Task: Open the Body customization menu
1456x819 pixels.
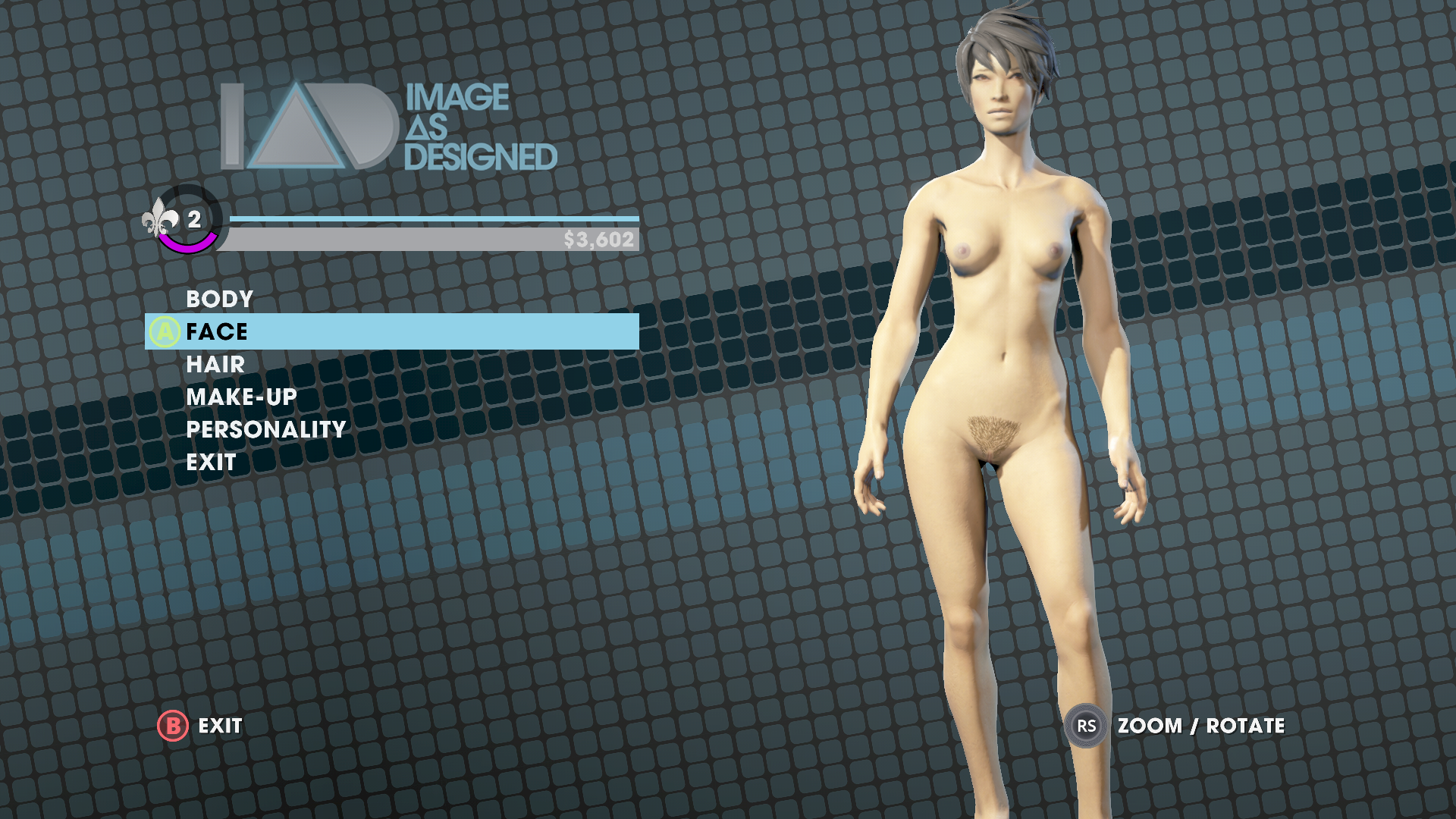Action: (219, 299)
